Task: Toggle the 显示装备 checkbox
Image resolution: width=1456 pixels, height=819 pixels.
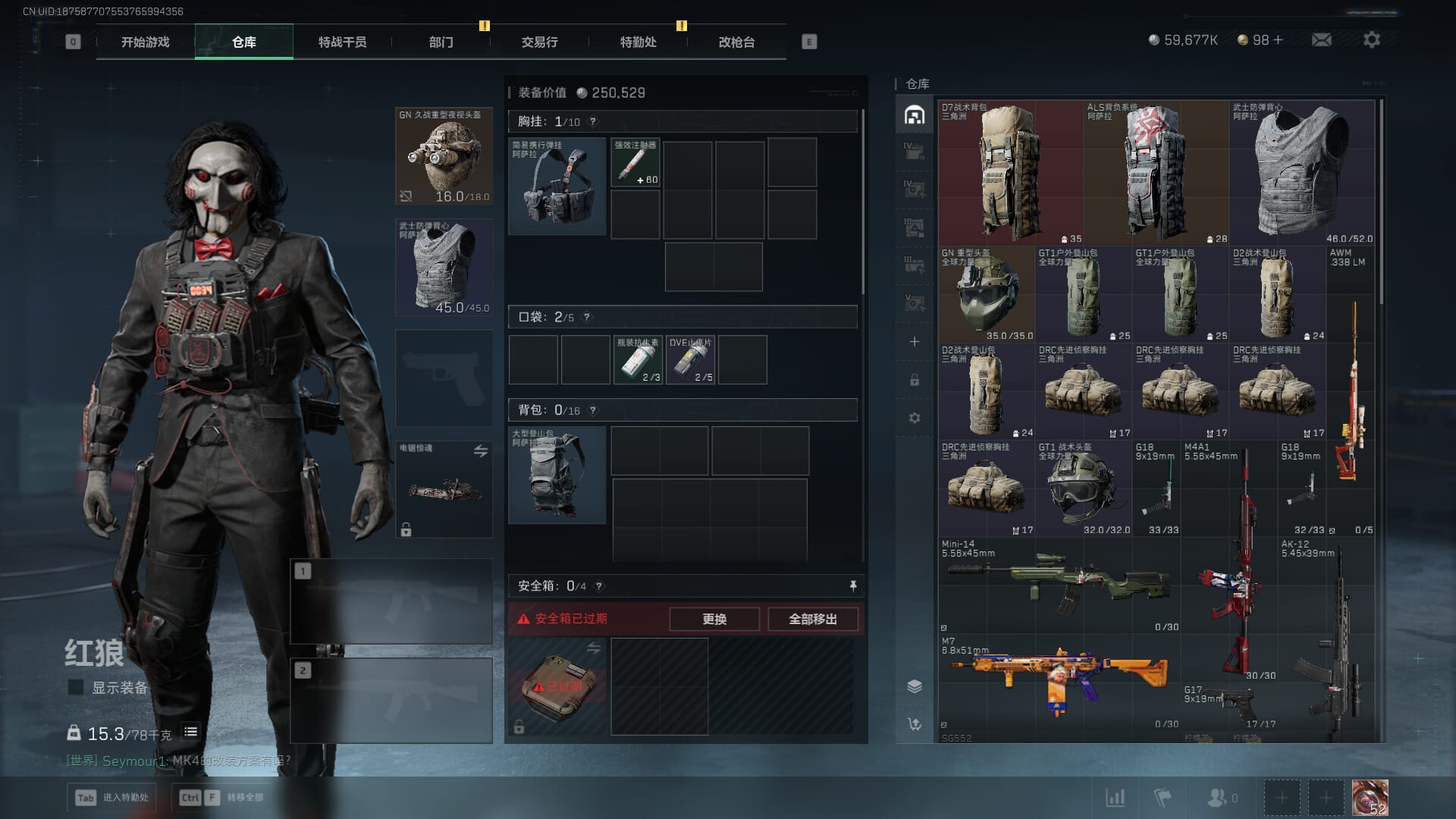Action: (x=76, y=687)
